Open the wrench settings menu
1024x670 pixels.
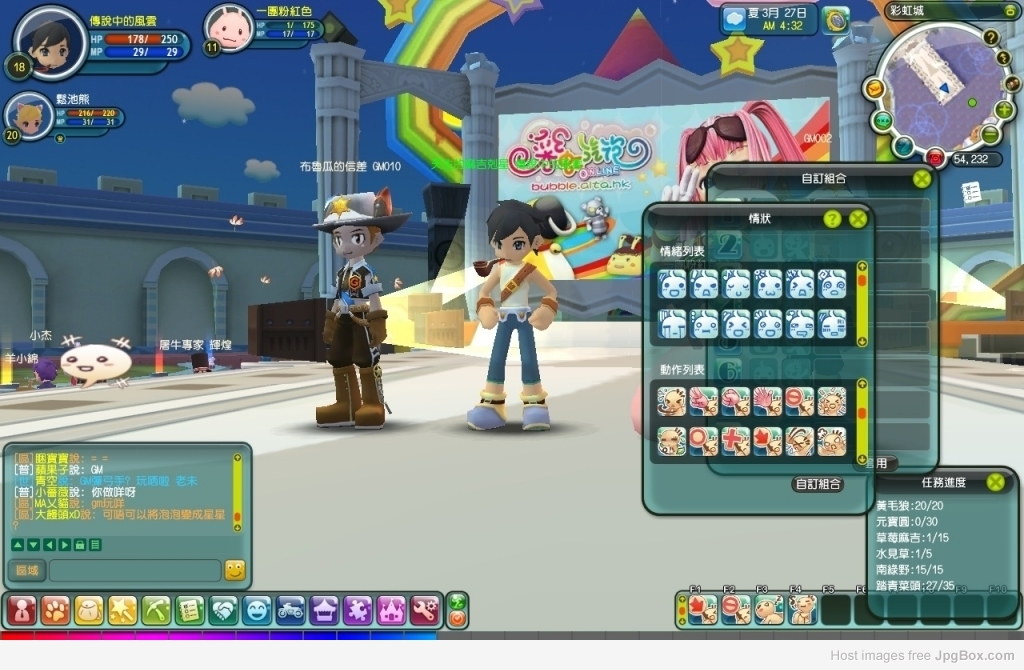(424, 609)
